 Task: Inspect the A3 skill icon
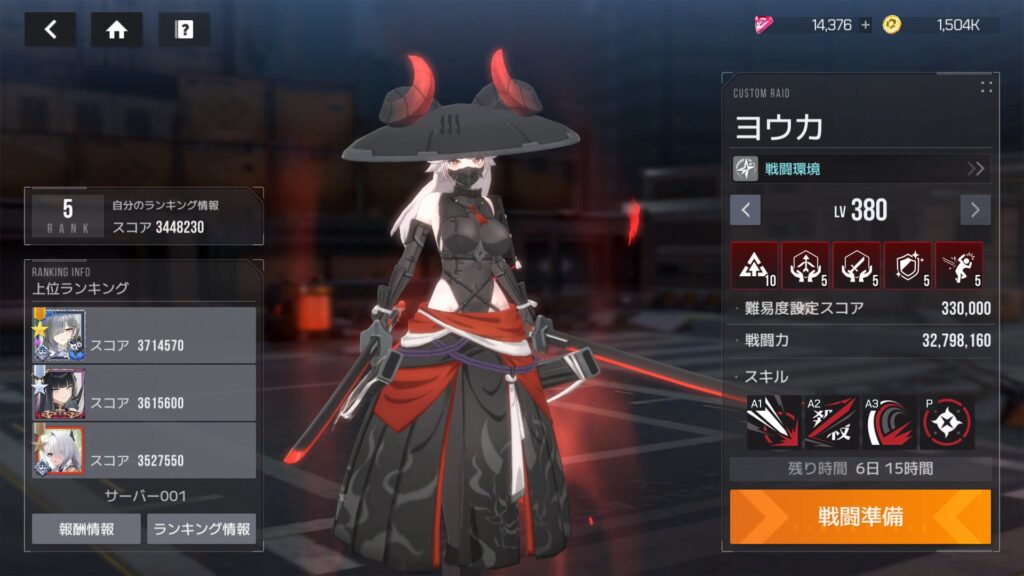[889, 422]
